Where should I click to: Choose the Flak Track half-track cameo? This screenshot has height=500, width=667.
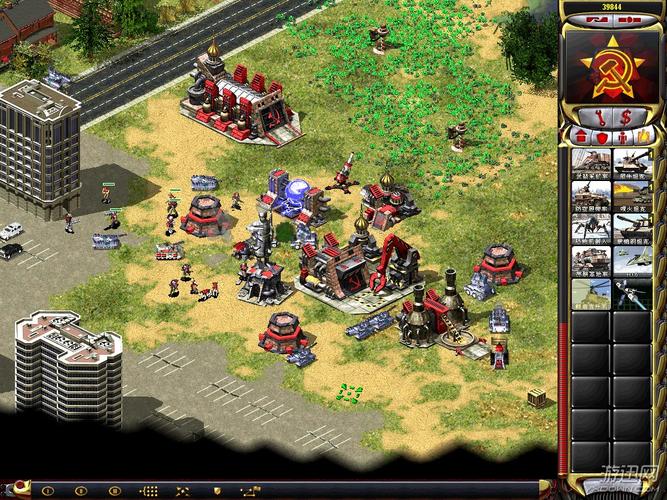point(590,196)
